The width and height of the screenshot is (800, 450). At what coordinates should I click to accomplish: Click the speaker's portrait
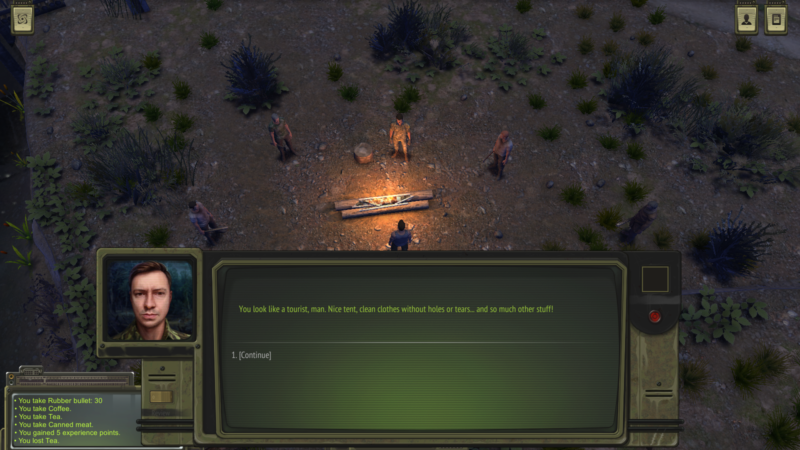click(150, 300)
